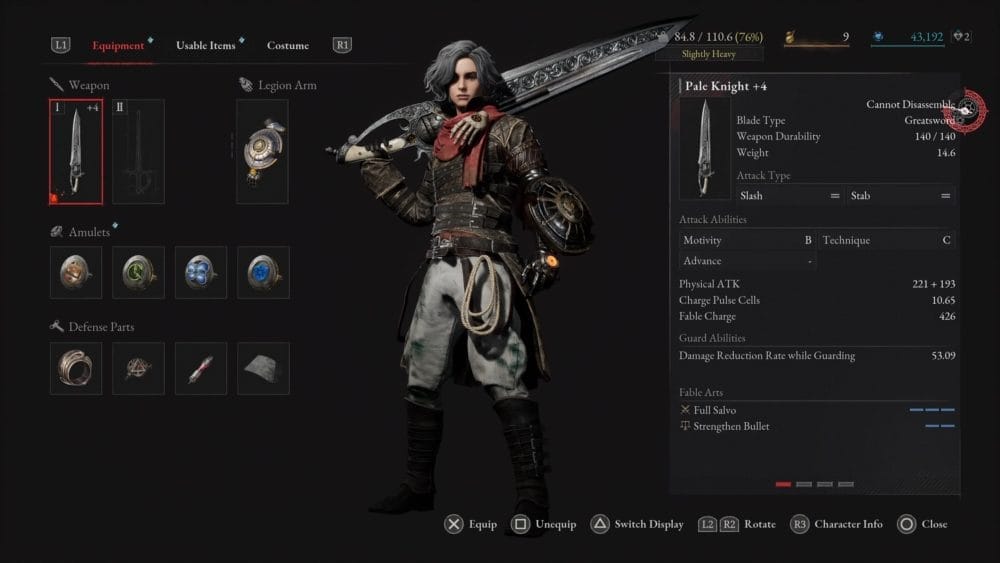Select the coiled ring defense part

coord(76,368)
